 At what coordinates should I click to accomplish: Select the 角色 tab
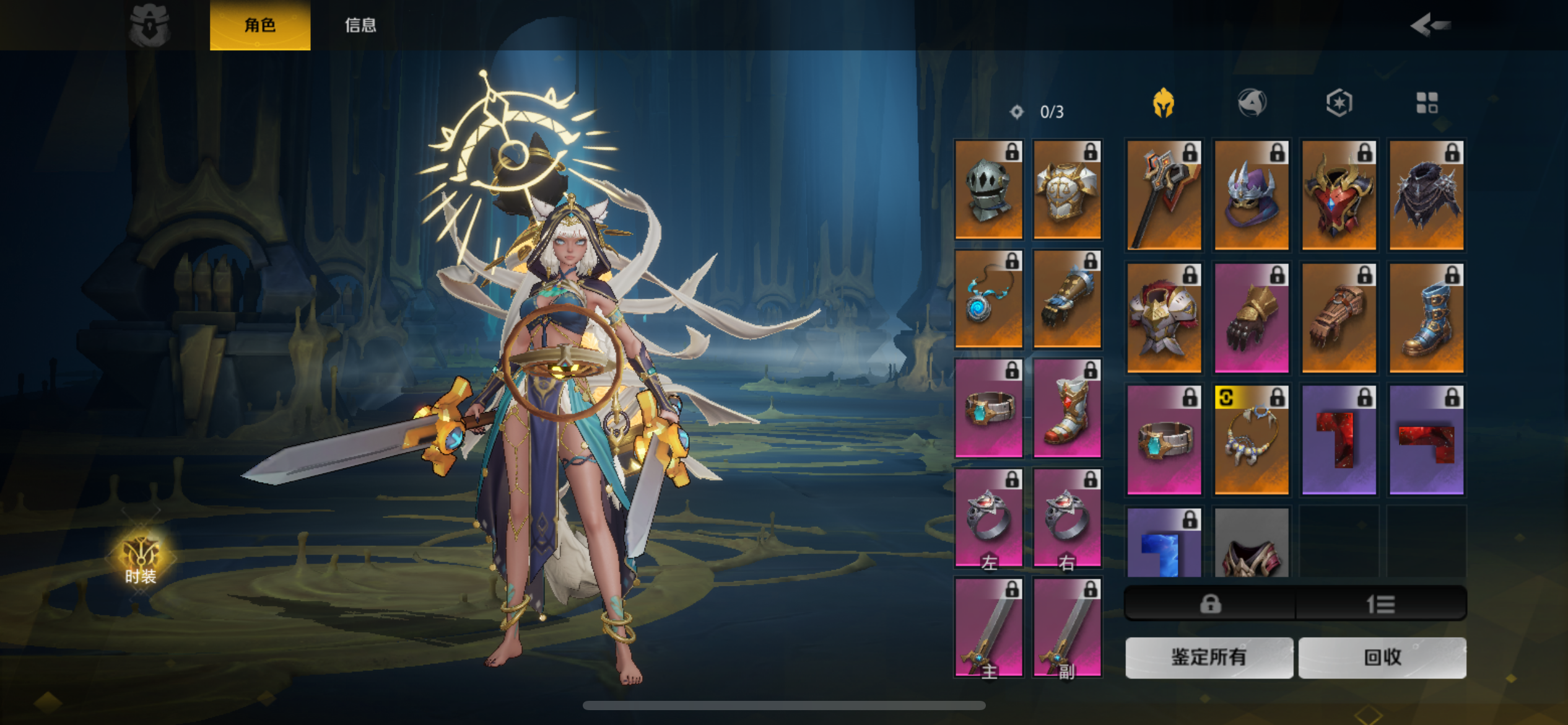pos(260,25)
